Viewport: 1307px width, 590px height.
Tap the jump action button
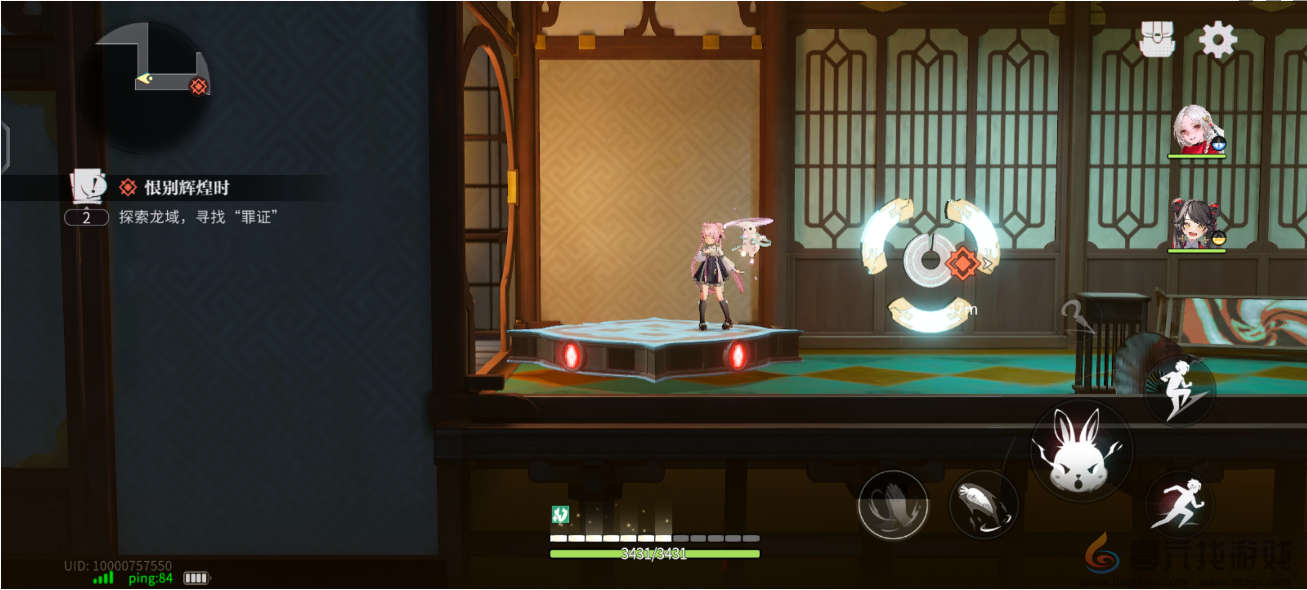pyautogui.click(x=1179, y=389)
